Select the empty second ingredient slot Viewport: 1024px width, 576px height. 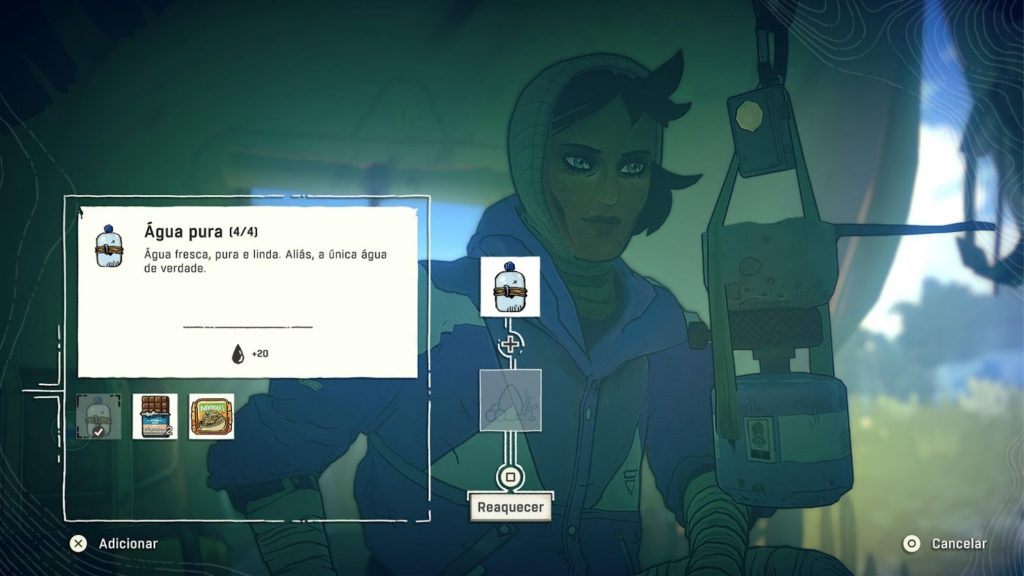coord(510,400)
